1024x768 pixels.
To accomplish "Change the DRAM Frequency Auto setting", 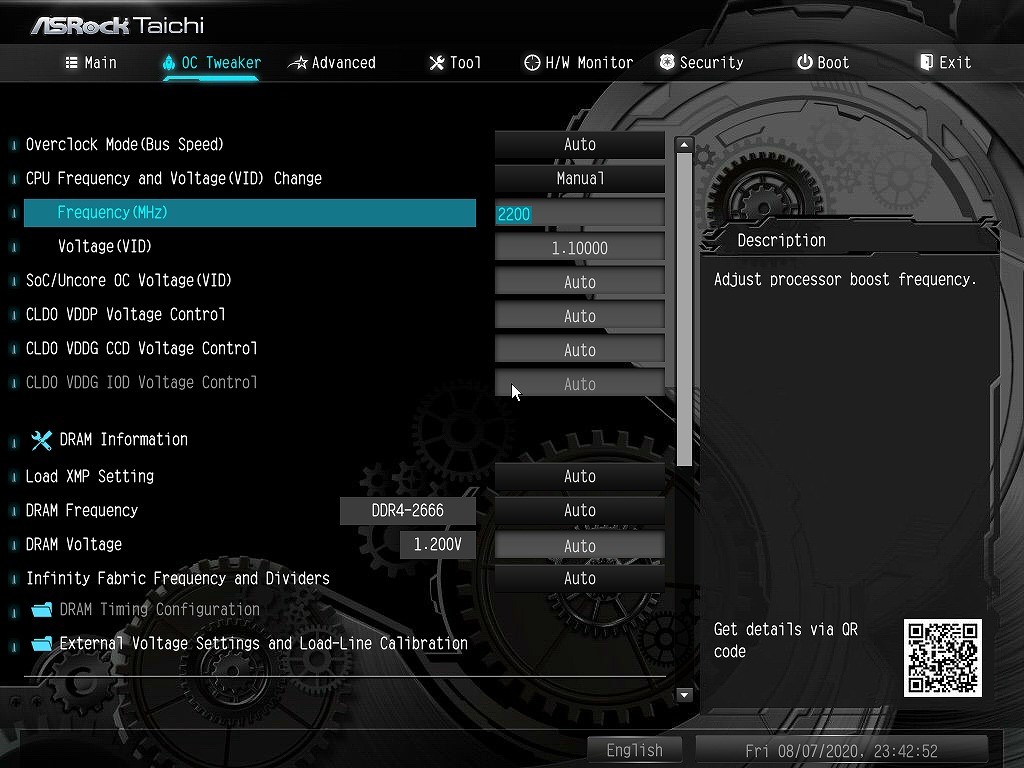I will [580, 510].
